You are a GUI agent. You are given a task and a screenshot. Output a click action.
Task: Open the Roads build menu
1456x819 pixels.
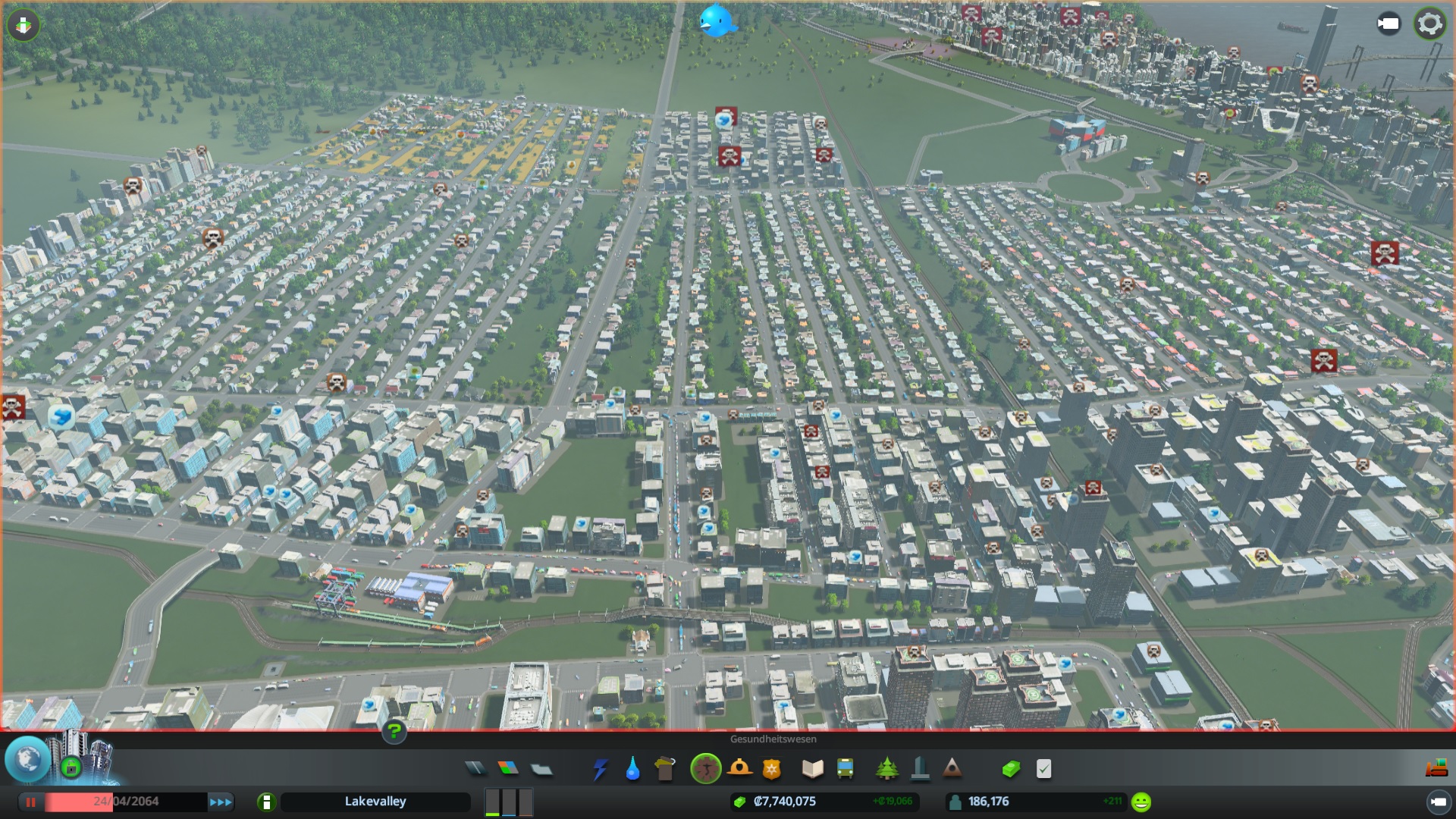[475, 769]
